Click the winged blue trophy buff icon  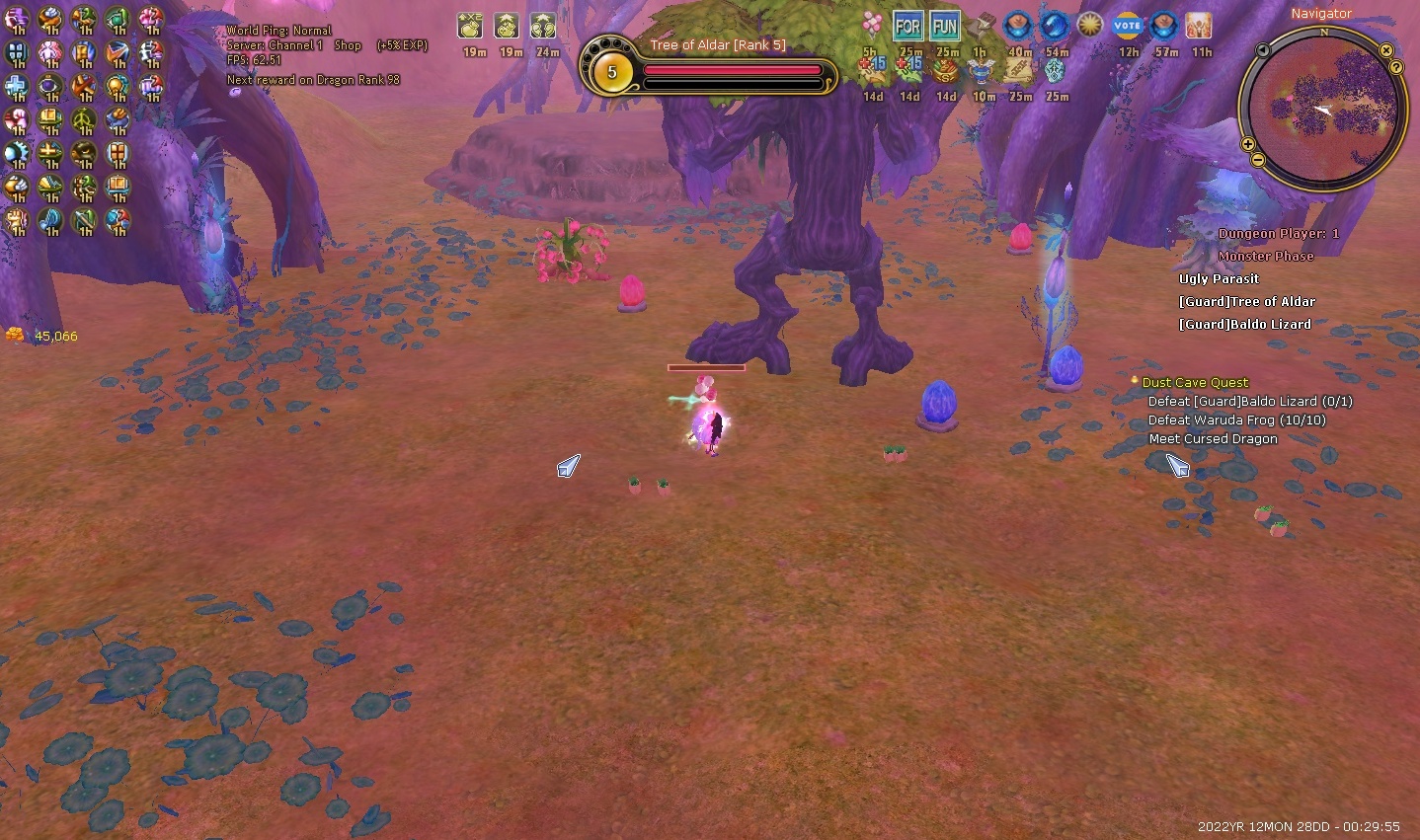pyautogui.click(x=982, y=71)
